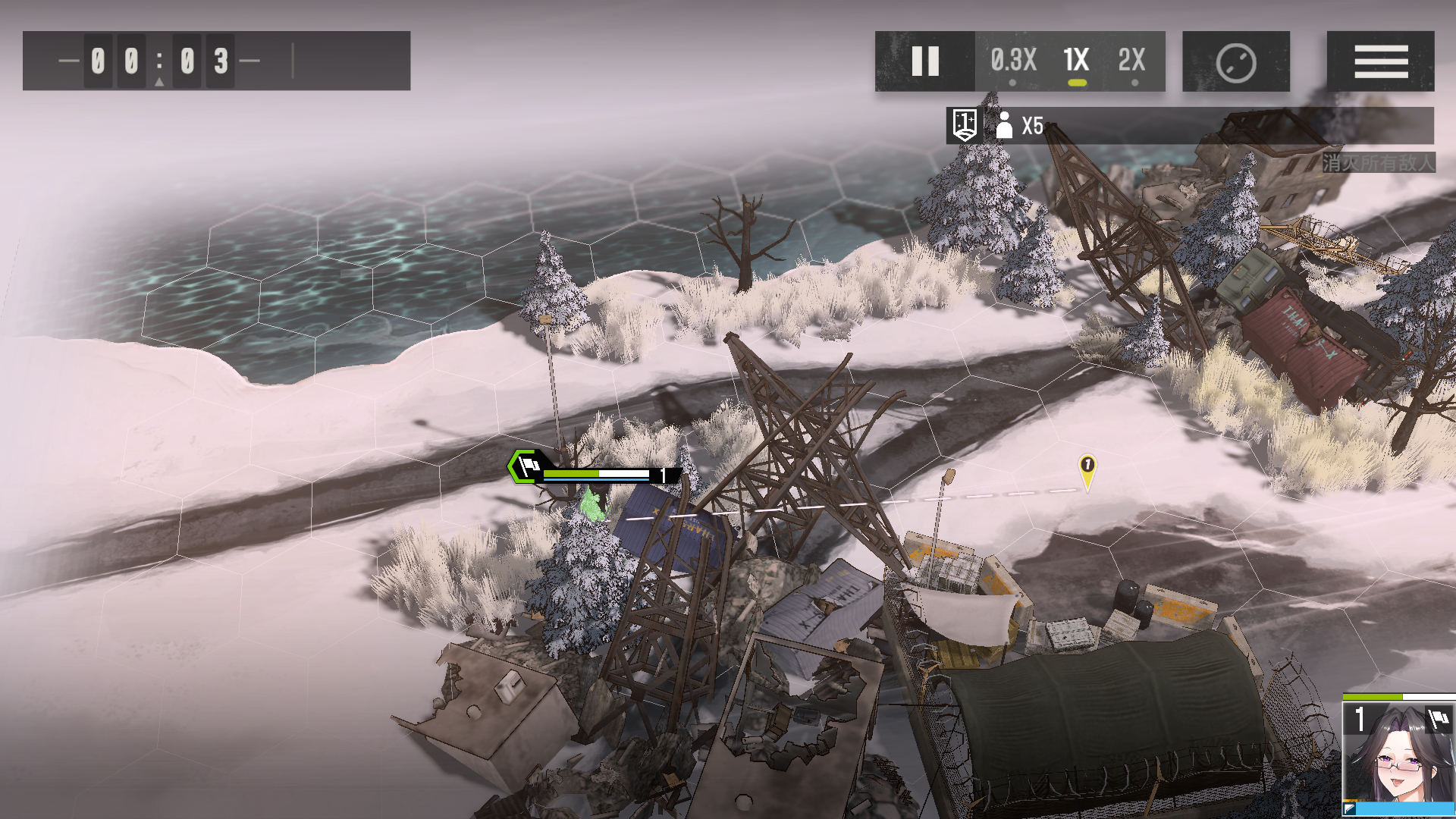1456x819 pixels.
Task: Select the echelon 1 character portrait
Action: click(1398, 753)
